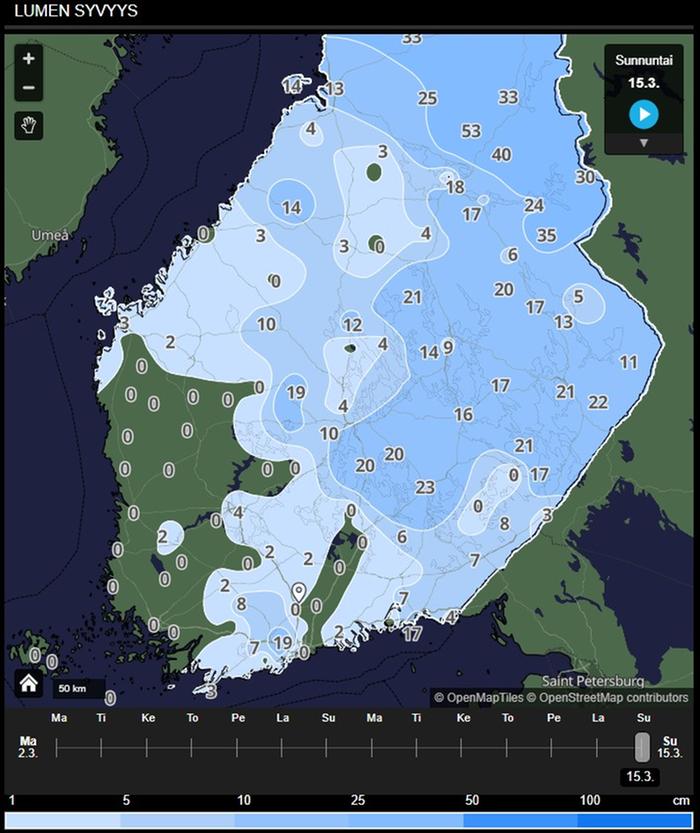Expand the arrow below the play button
This screenshot has height=833, width=700.
point(644,143)
